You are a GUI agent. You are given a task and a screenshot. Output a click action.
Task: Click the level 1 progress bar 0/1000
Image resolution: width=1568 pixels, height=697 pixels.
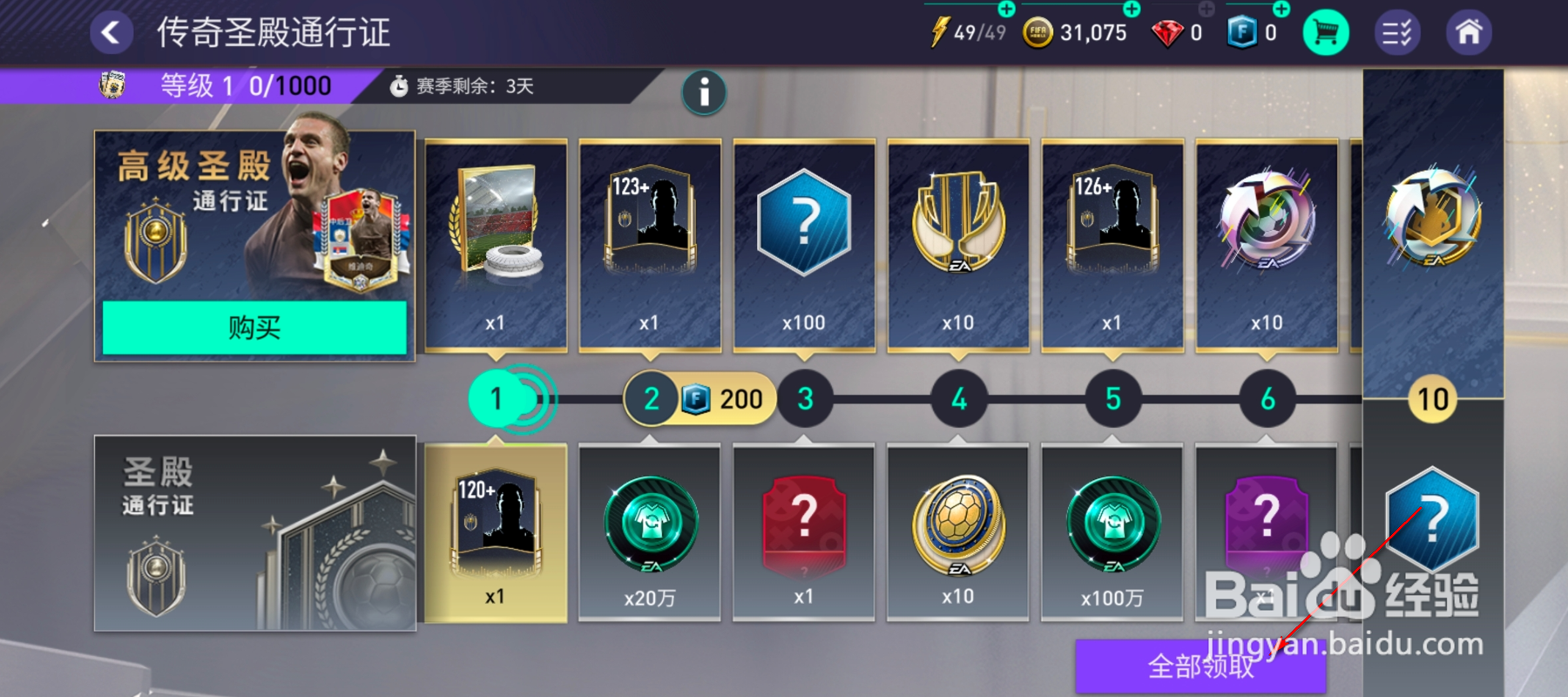click(x=235, y=85)
